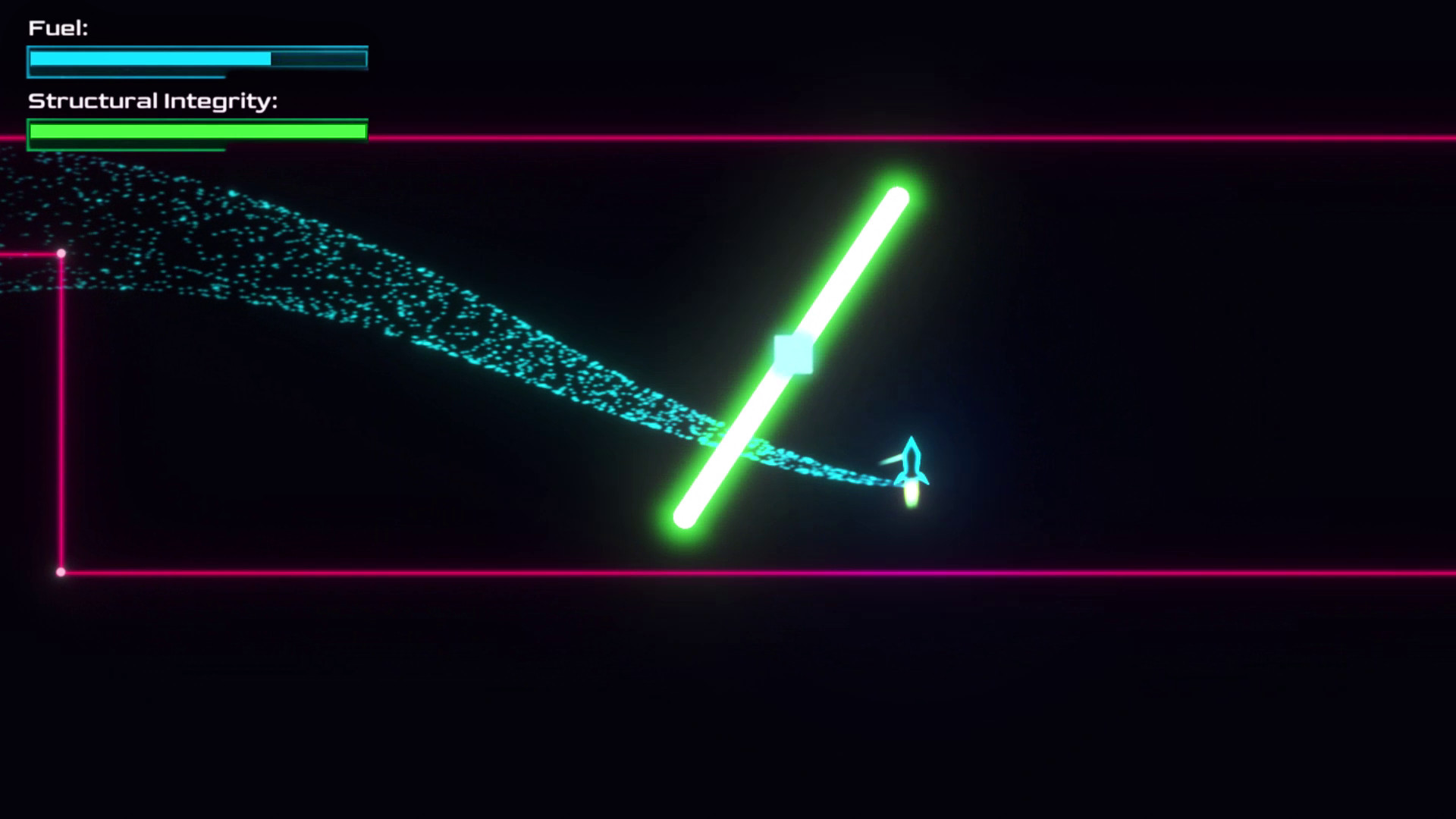Click the Structural Integrity bar

[x=197, y=132]
